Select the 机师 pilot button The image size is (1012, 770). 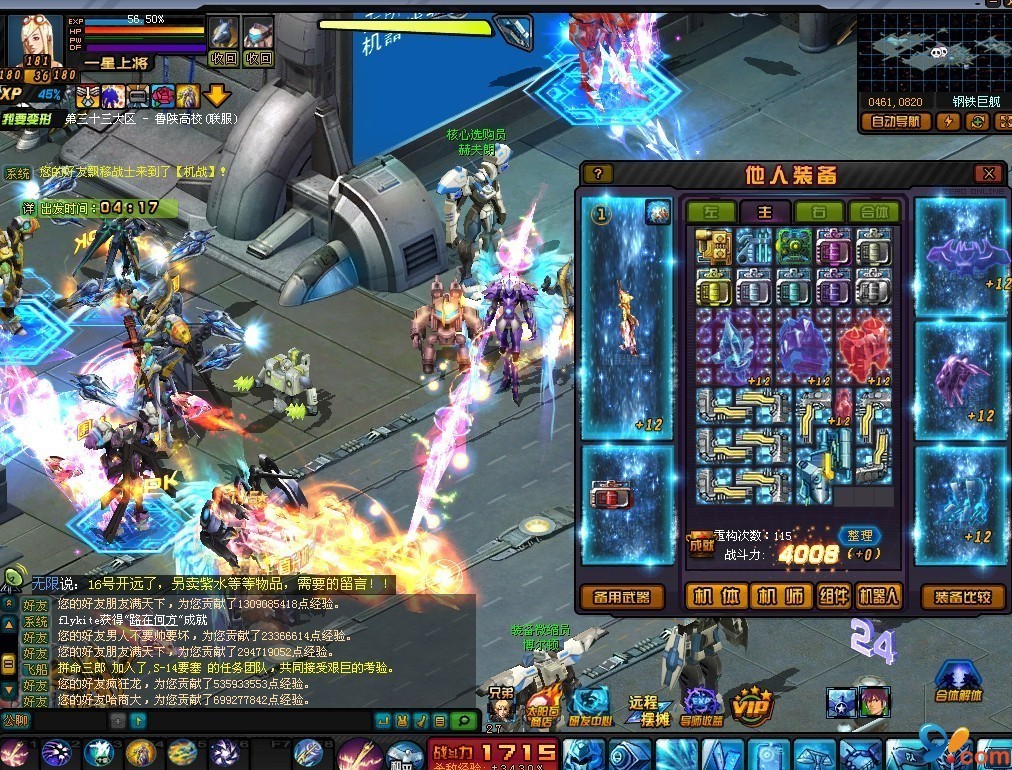pos(780,597)
